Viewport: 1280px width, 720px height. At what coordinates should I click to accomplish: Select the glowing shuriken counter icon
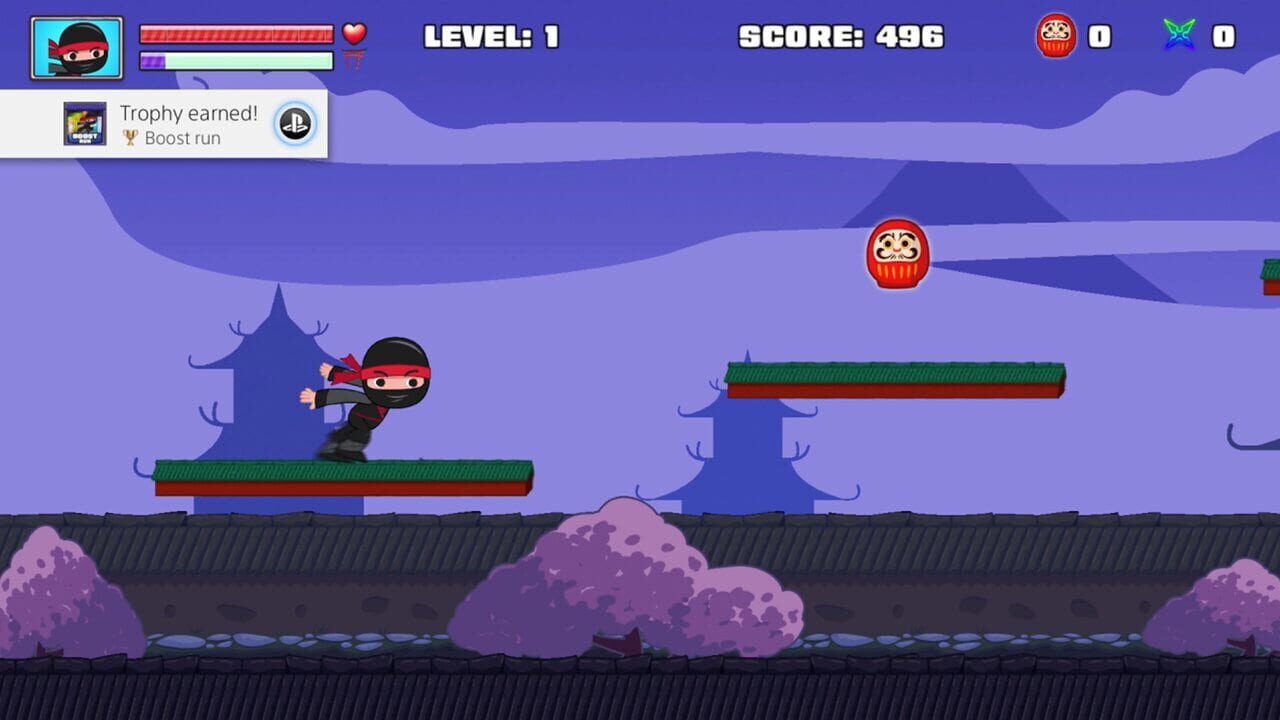[1180, 34]
